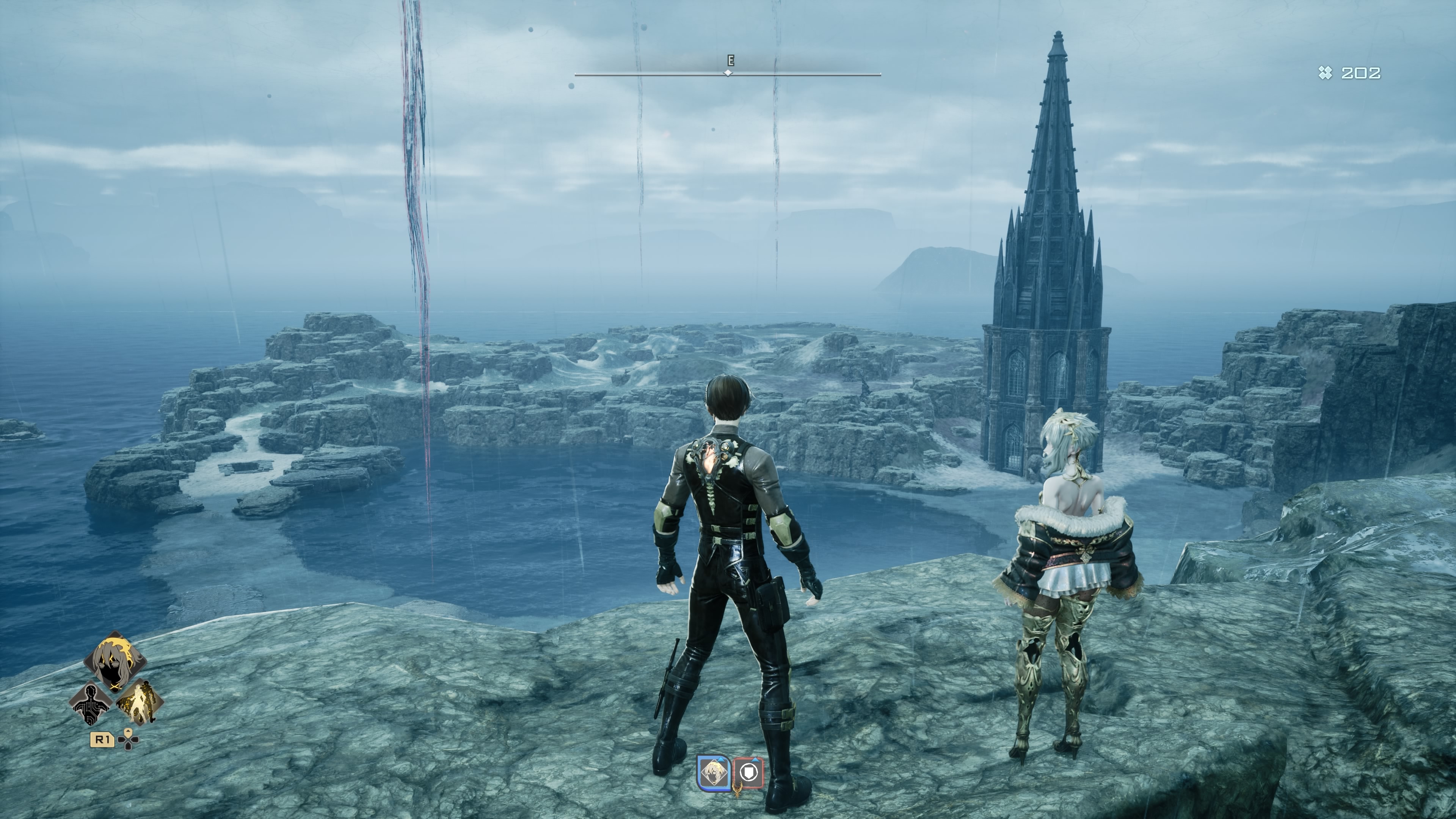Image resolution: width=1456 pixels, height=819 pixels.
Task: Click the blue-framed partner buff icon
Action: point(714,773)
